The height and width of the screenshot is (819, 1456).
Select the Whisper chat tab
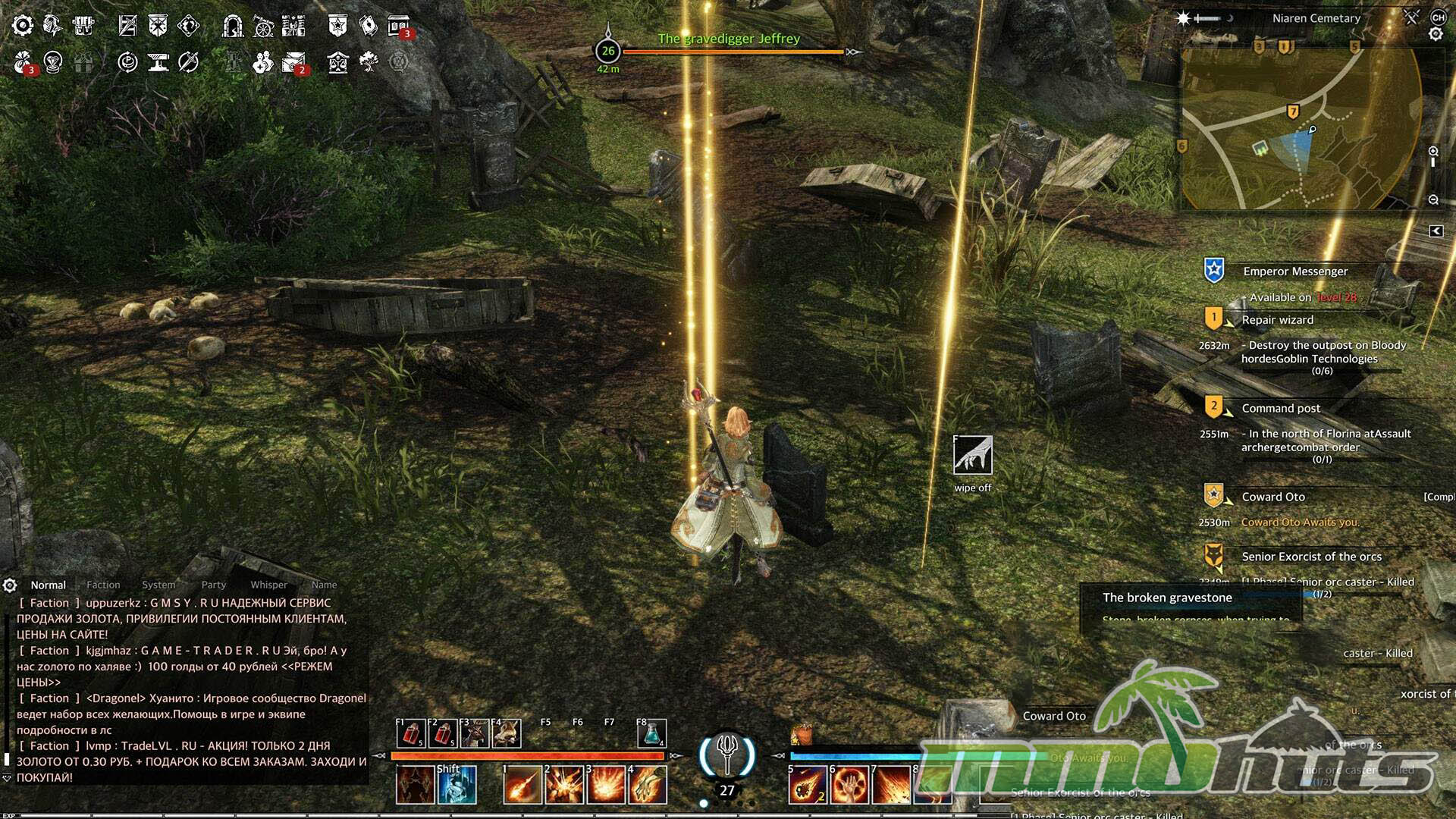click(268, 585)
